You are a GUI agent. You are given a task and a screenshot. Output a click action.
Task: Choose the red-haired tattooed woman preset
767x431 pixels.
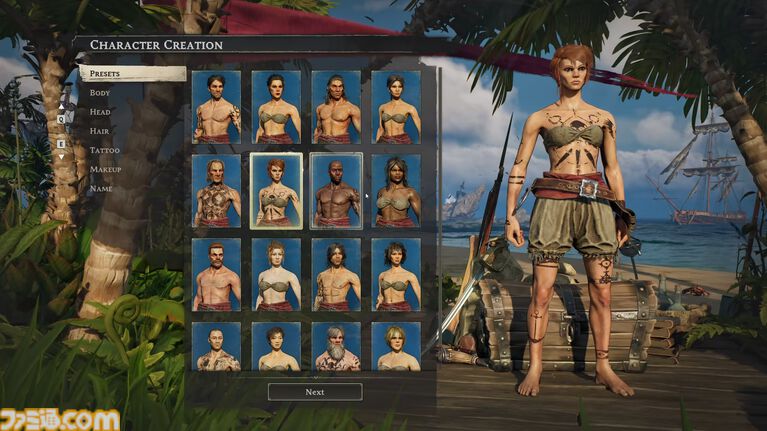pyautogui.click(x=276, y=190)
